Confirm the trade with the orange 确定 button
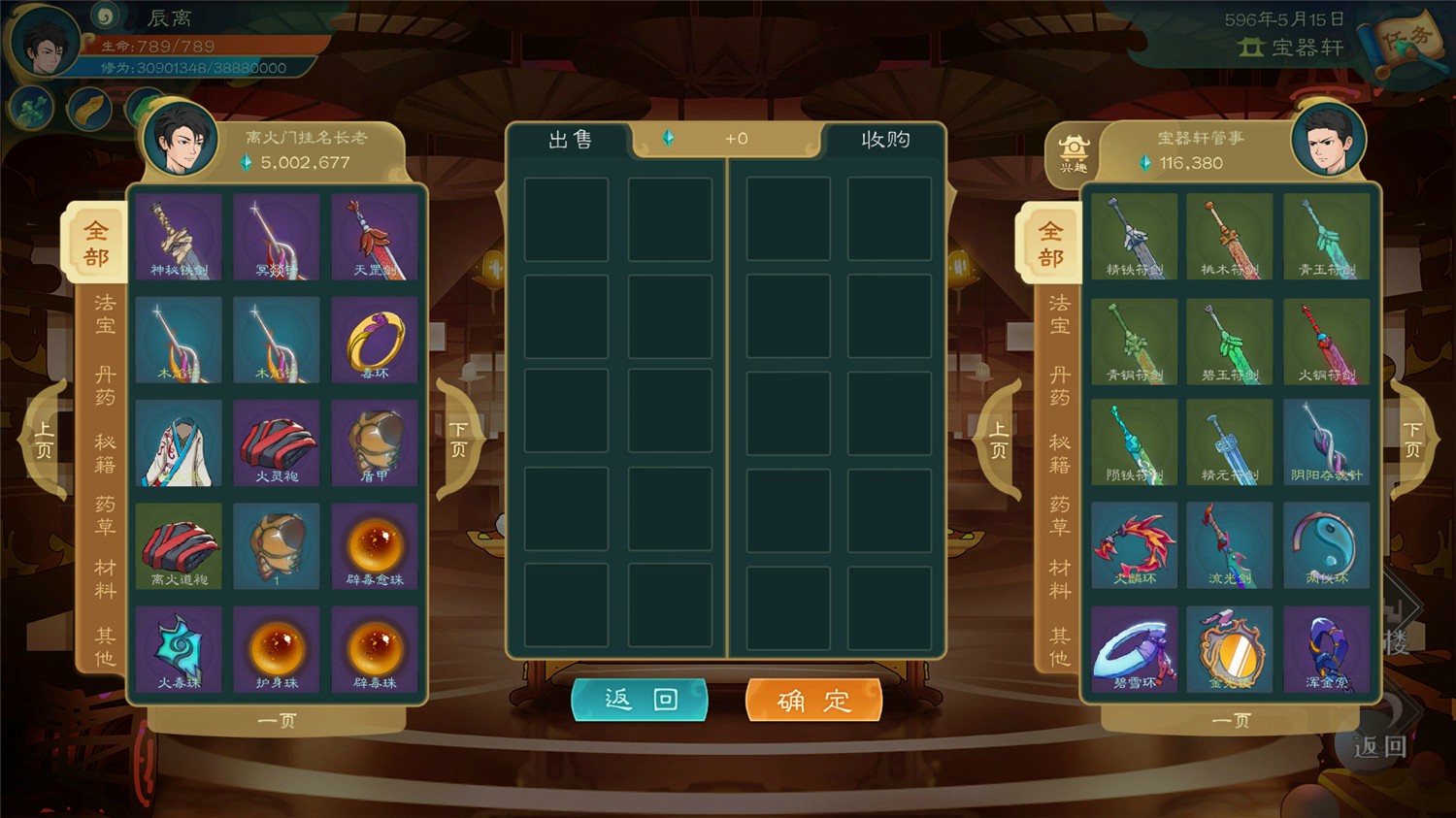The image size is (1456, 818). [813, 700]
